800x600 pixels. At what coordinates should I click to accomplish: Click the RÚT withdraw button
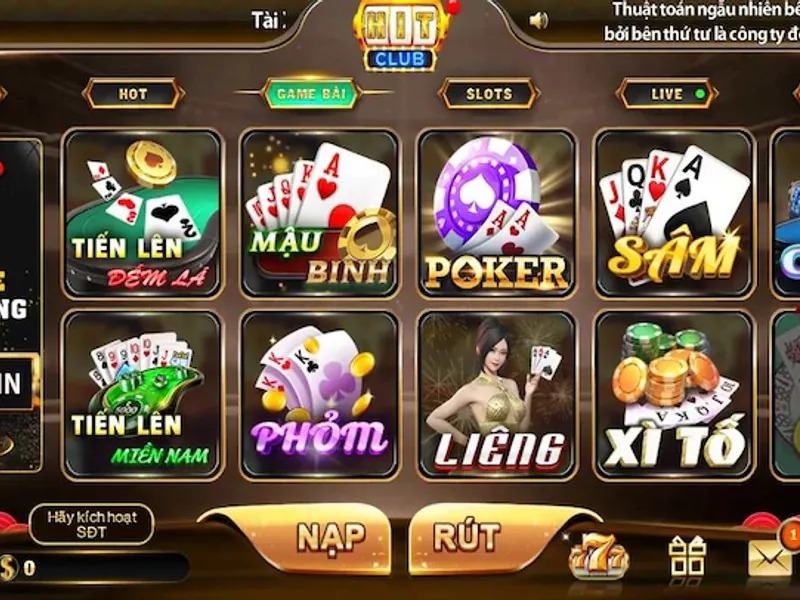point(466,538)
